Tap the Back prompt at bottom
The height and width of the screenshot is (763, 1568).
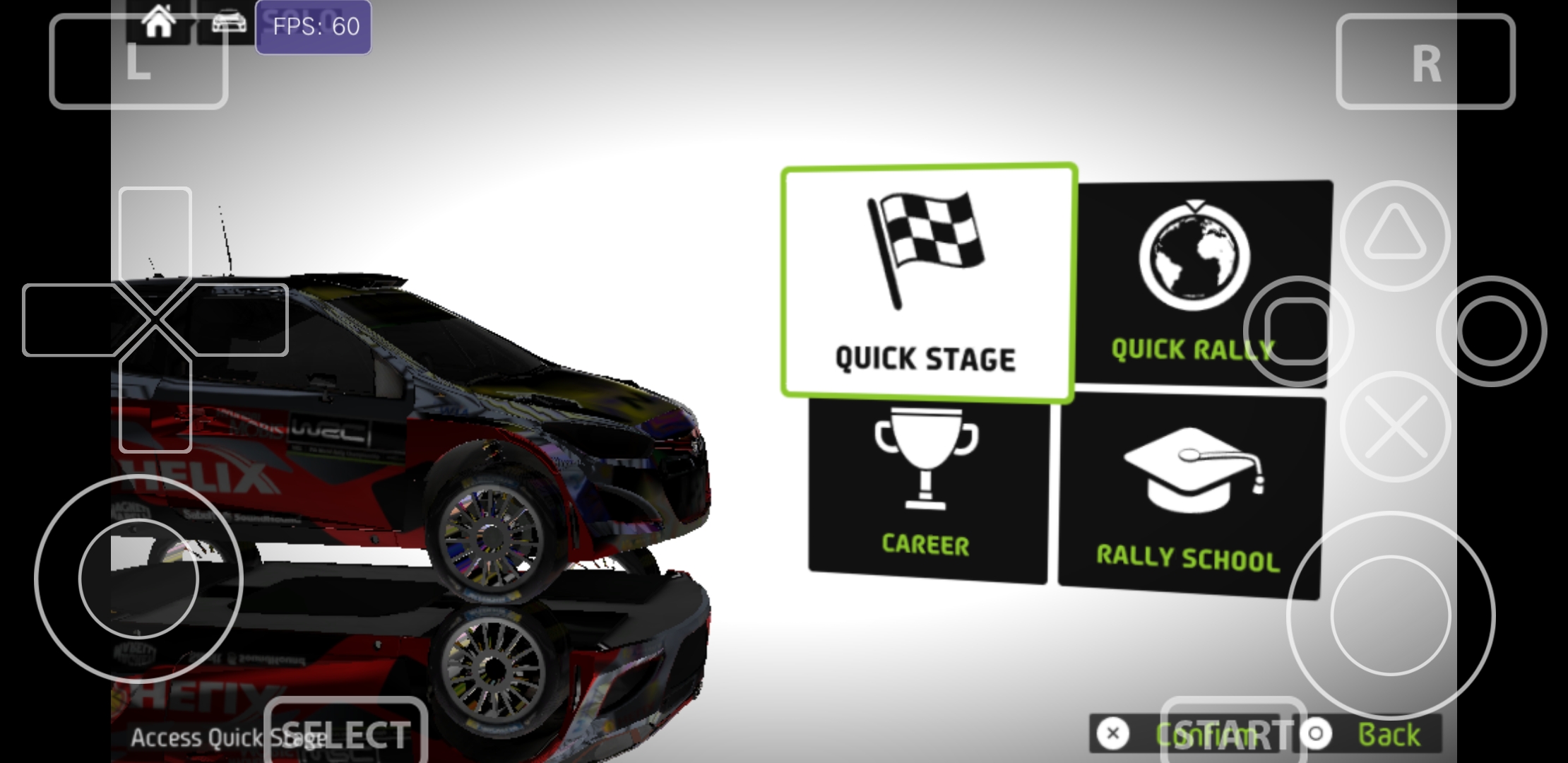pyautogui.click(x=1388, y=733)
